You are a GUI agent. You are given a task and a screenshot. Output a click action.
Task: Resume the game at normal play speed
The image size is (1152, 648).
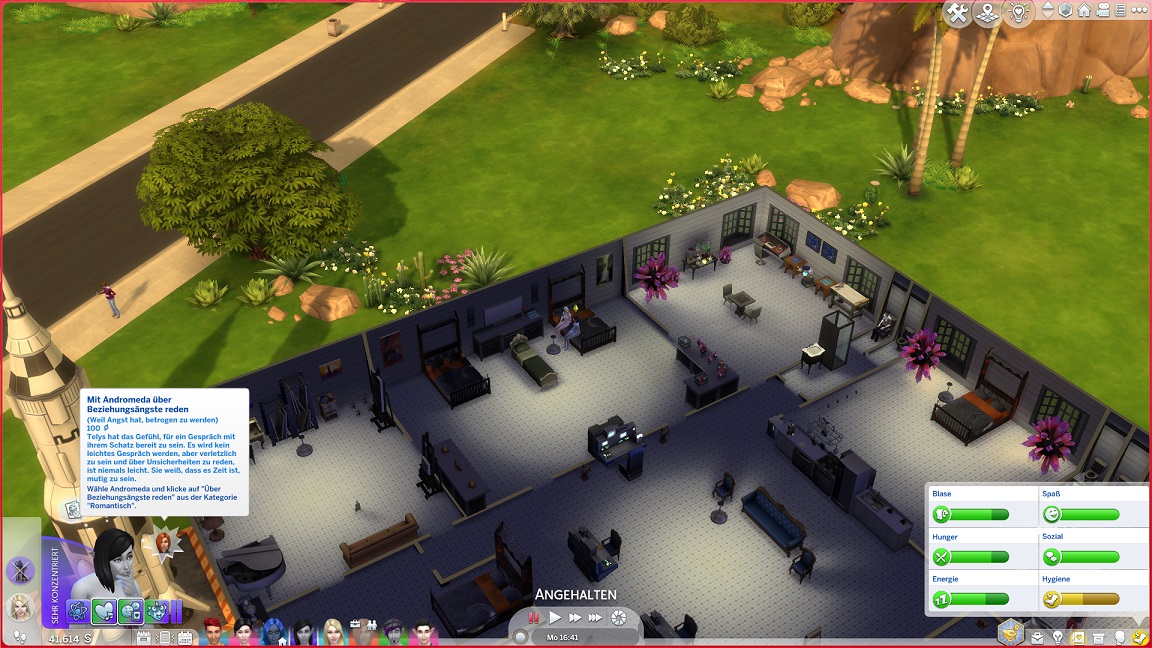click(x=555, y=618)
